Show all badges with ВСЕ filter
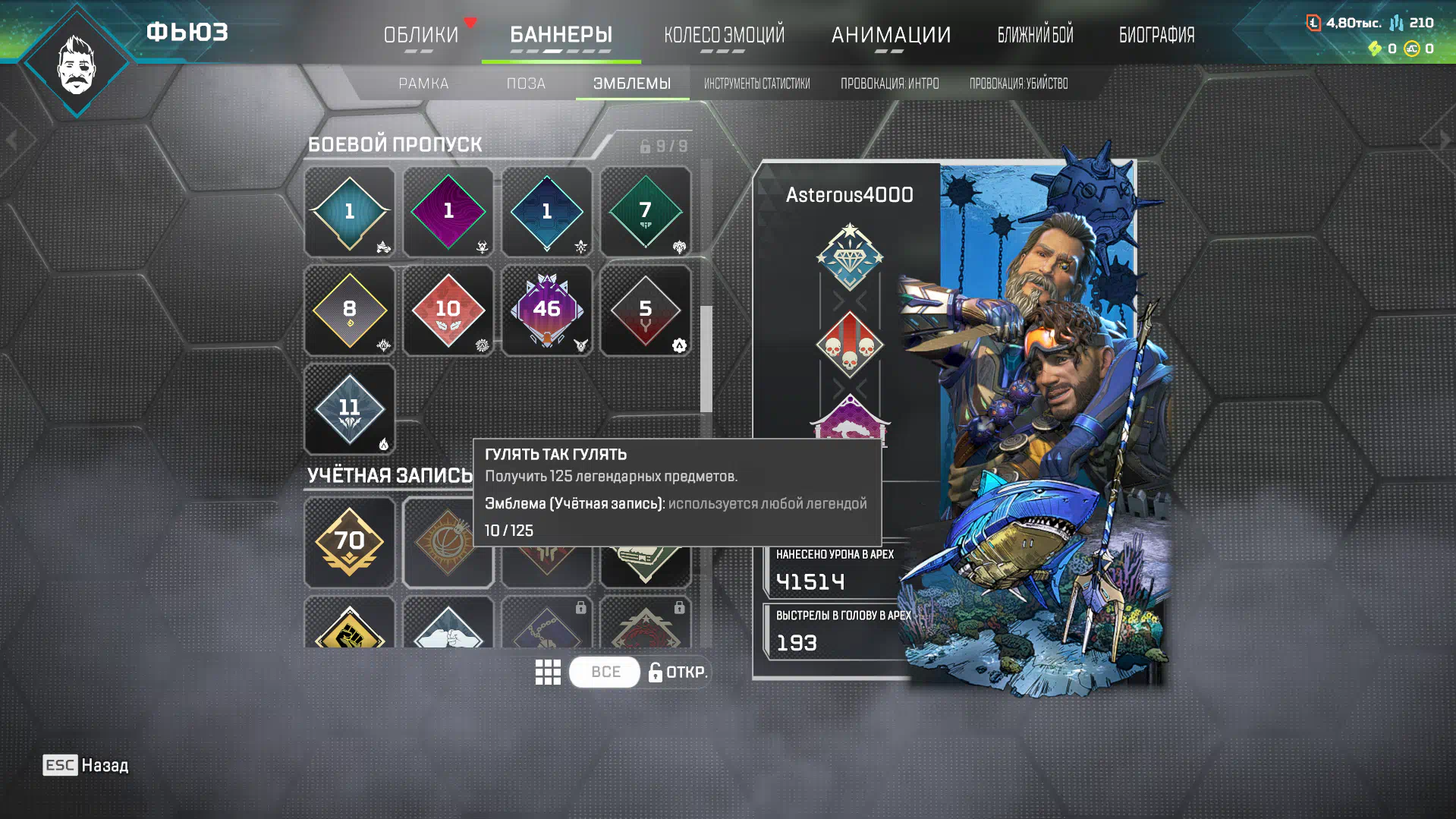This screenshot has width=1456, height=819. (x=605, y=673)
